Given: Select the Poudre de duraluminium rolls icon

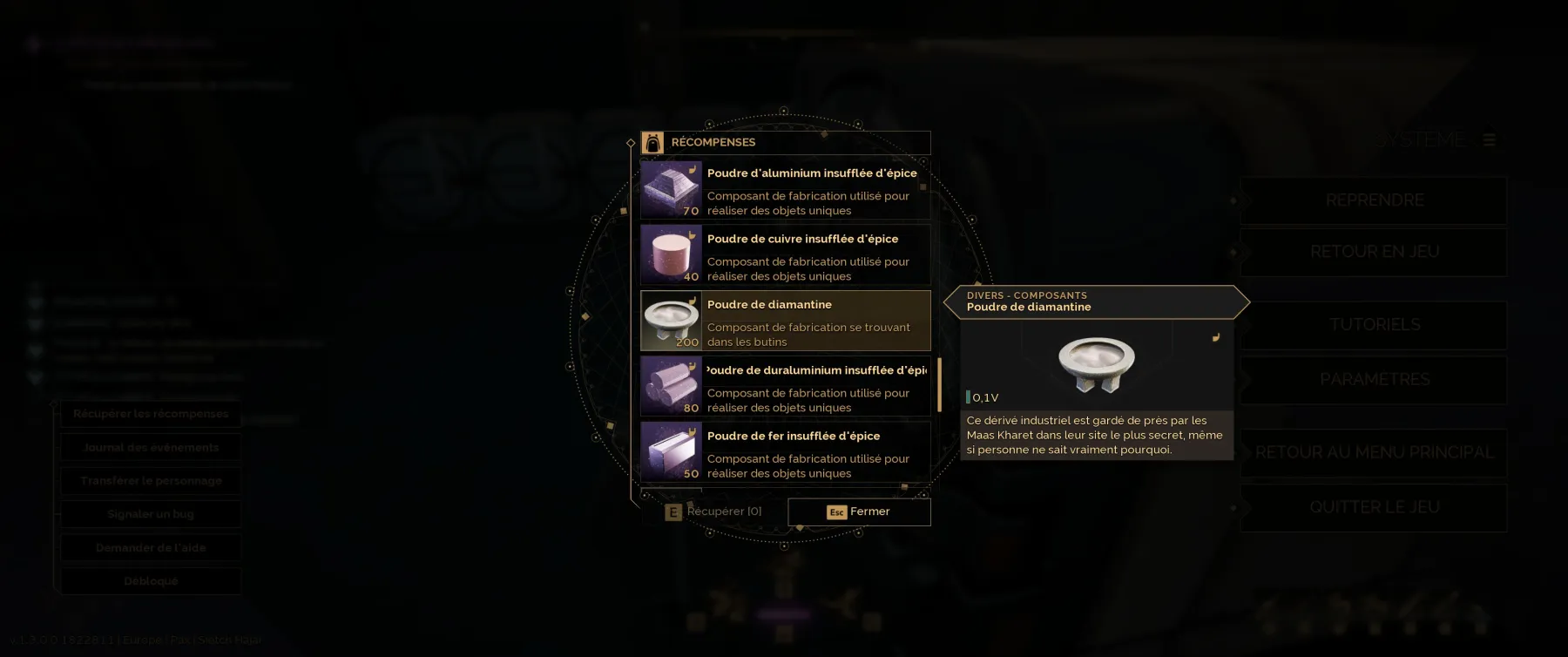Looking at the screenshot, I should pyautogui.click(x=671, y=385).
